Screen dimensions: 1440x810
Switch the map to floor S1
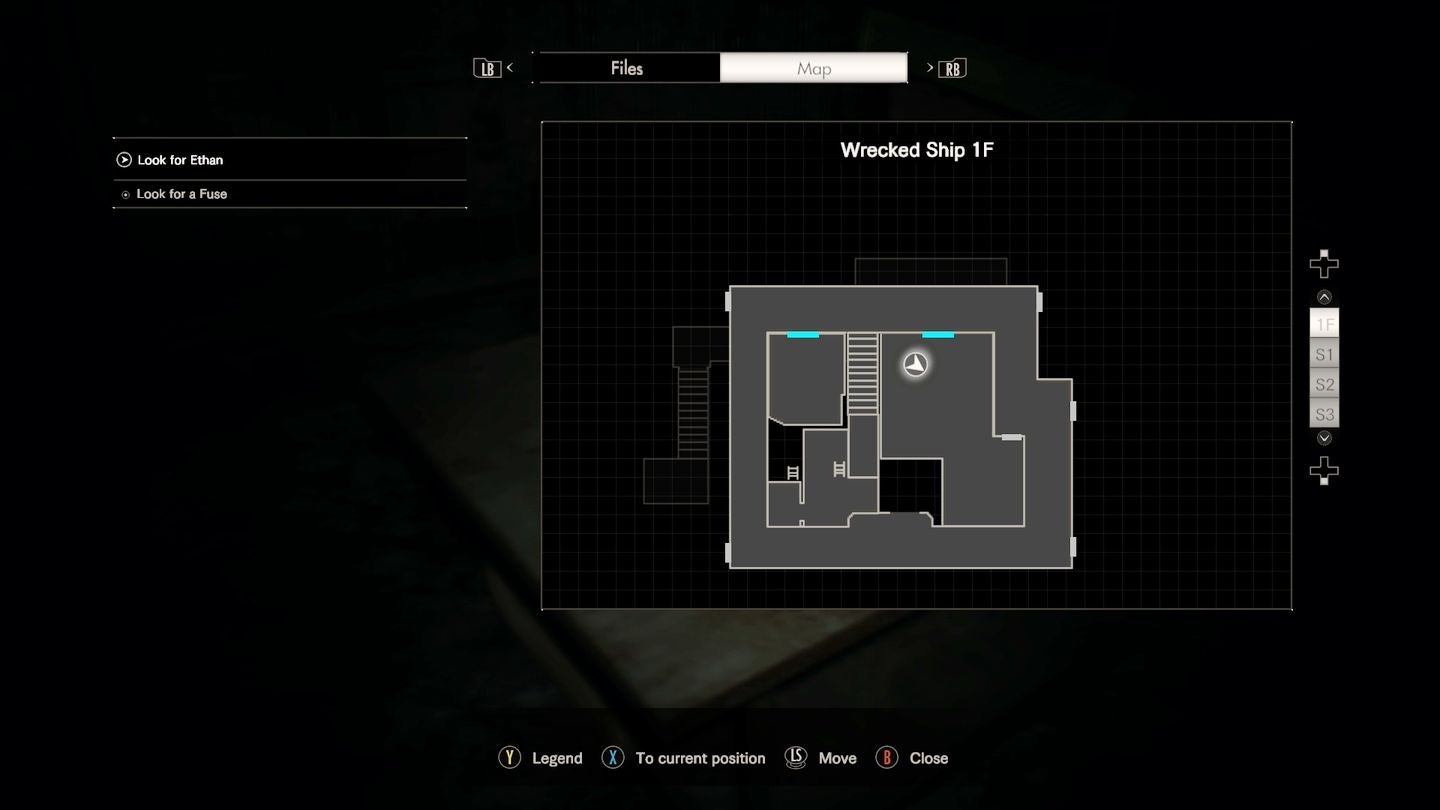[x=1324, y=354]
